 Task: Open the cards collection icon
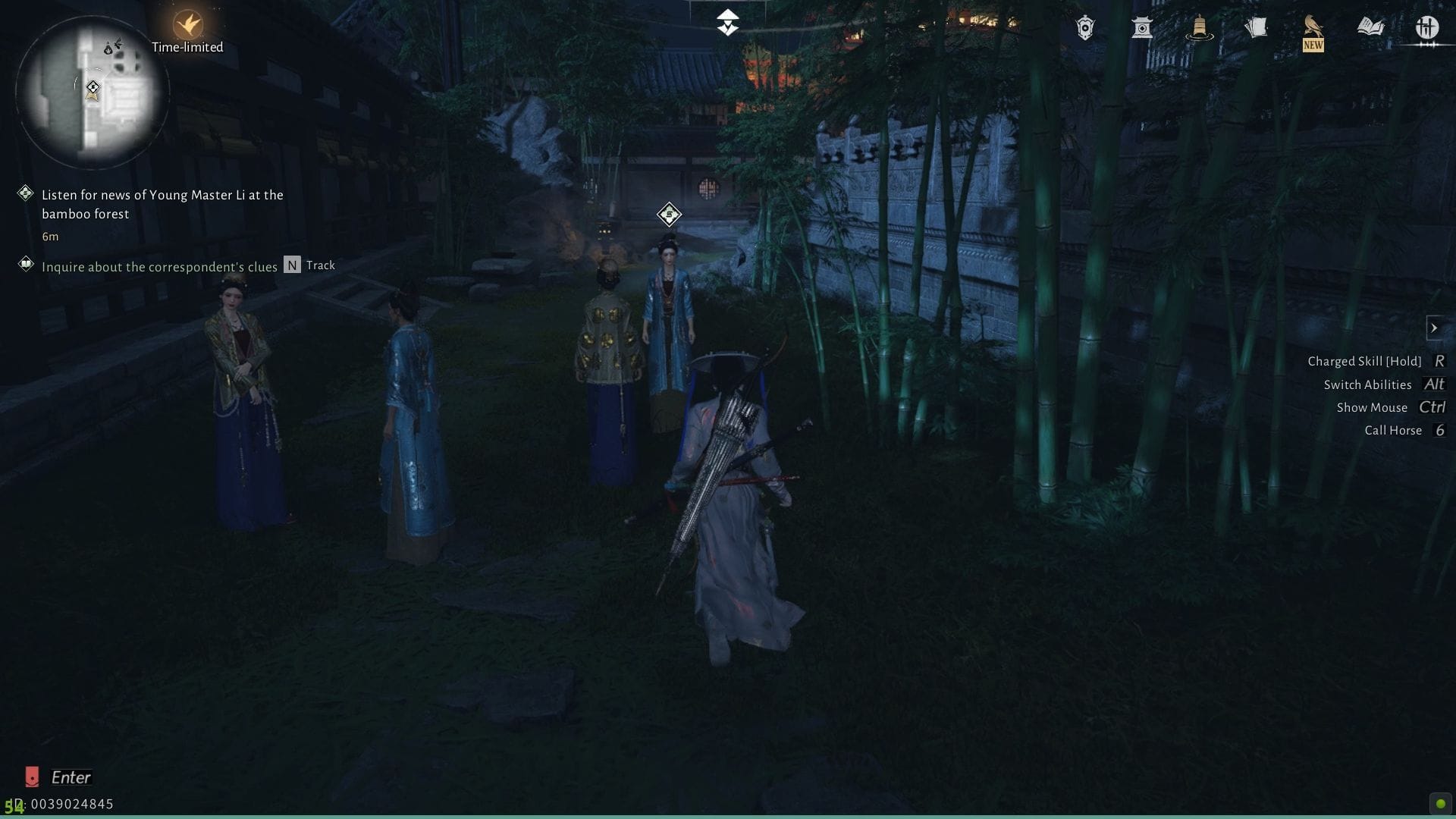(1257, 27)
